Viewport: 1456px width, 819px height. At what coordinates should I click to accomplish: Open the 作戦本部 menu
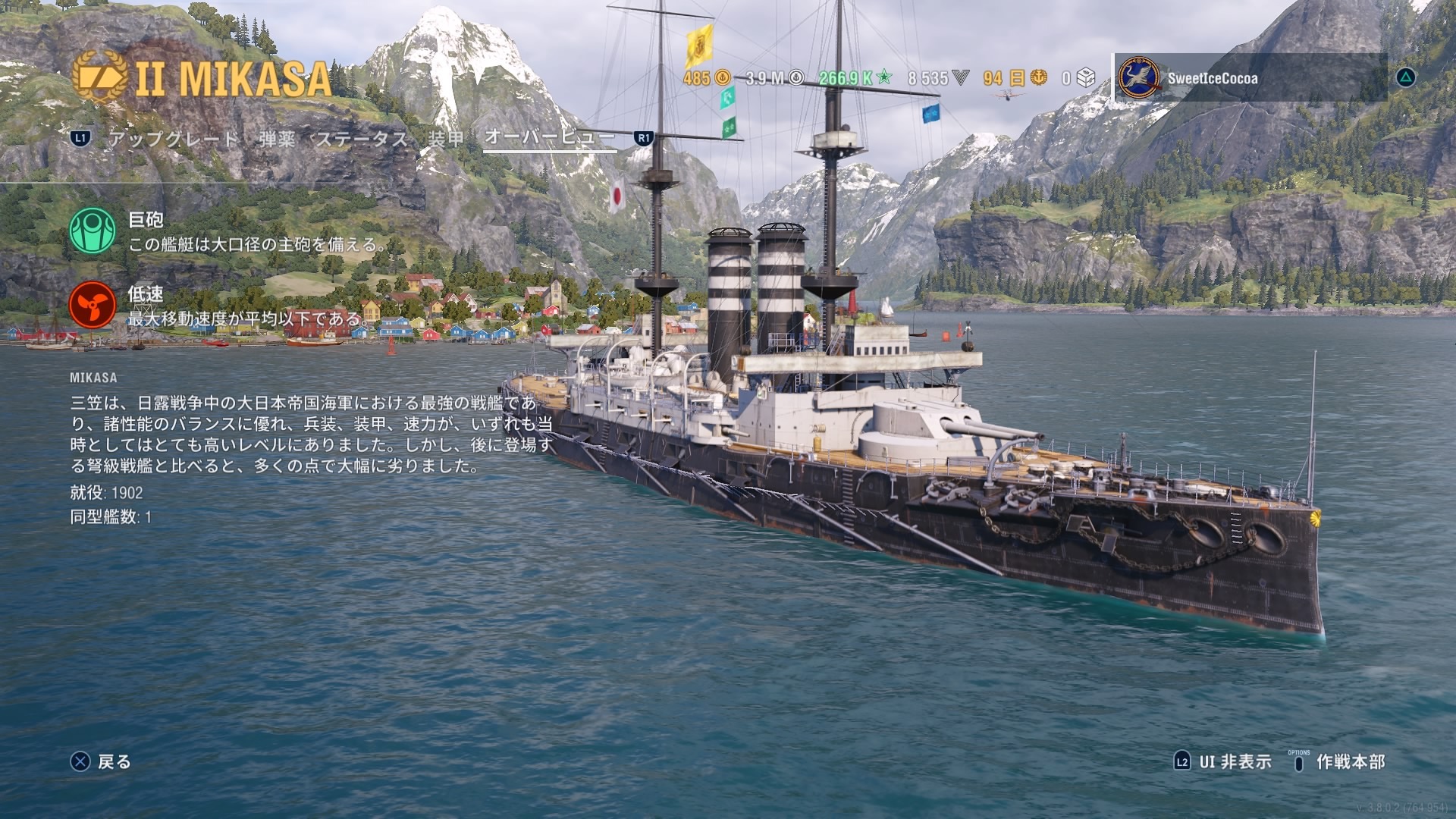(1339, 761)
